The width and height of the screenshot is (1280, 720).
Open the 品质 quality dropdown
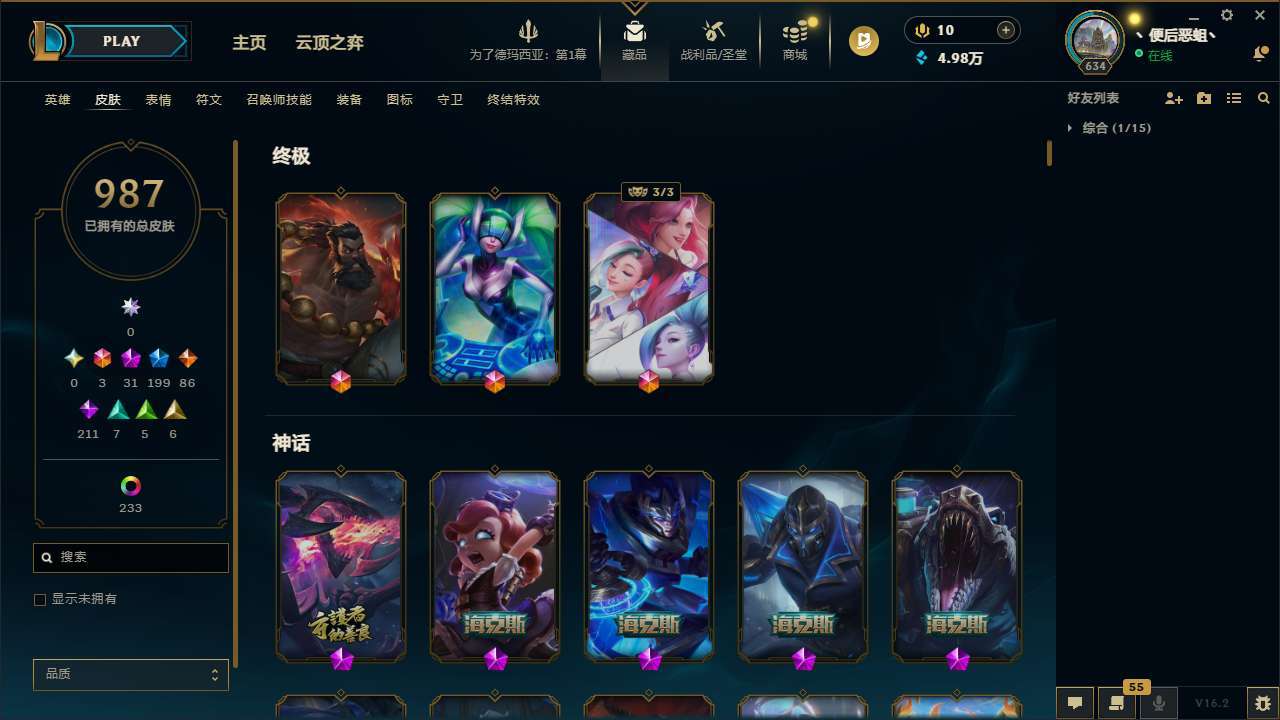pos(130,674)
